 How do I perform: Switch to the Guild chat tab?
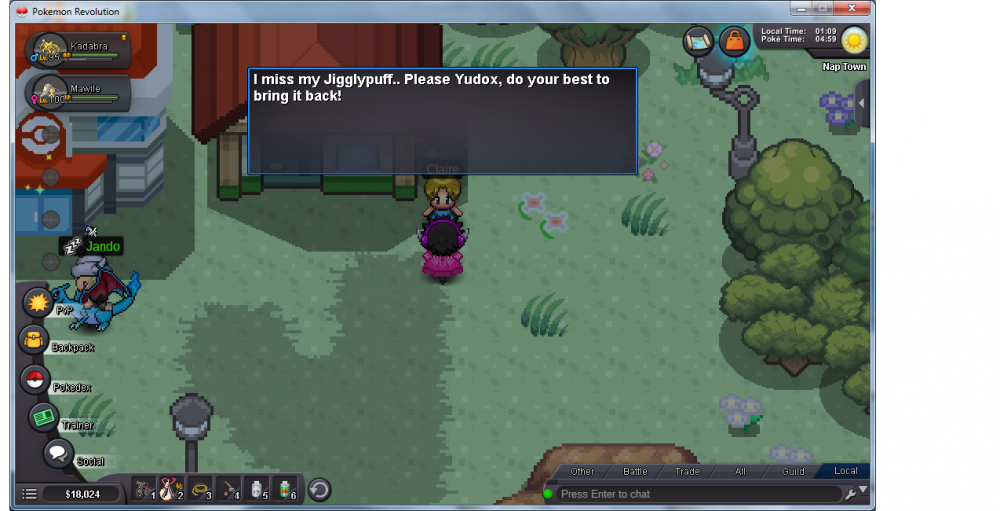click(793, 471)
